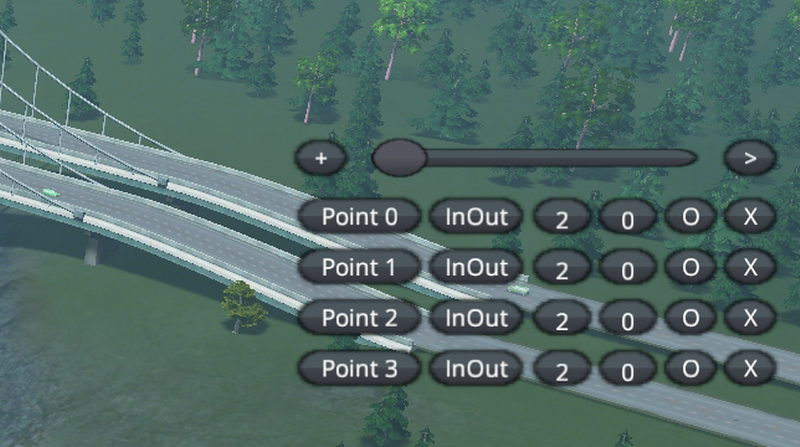Click the O button on the Point 2 row
This screenshot has width=800, height=447.
(690, 318)
